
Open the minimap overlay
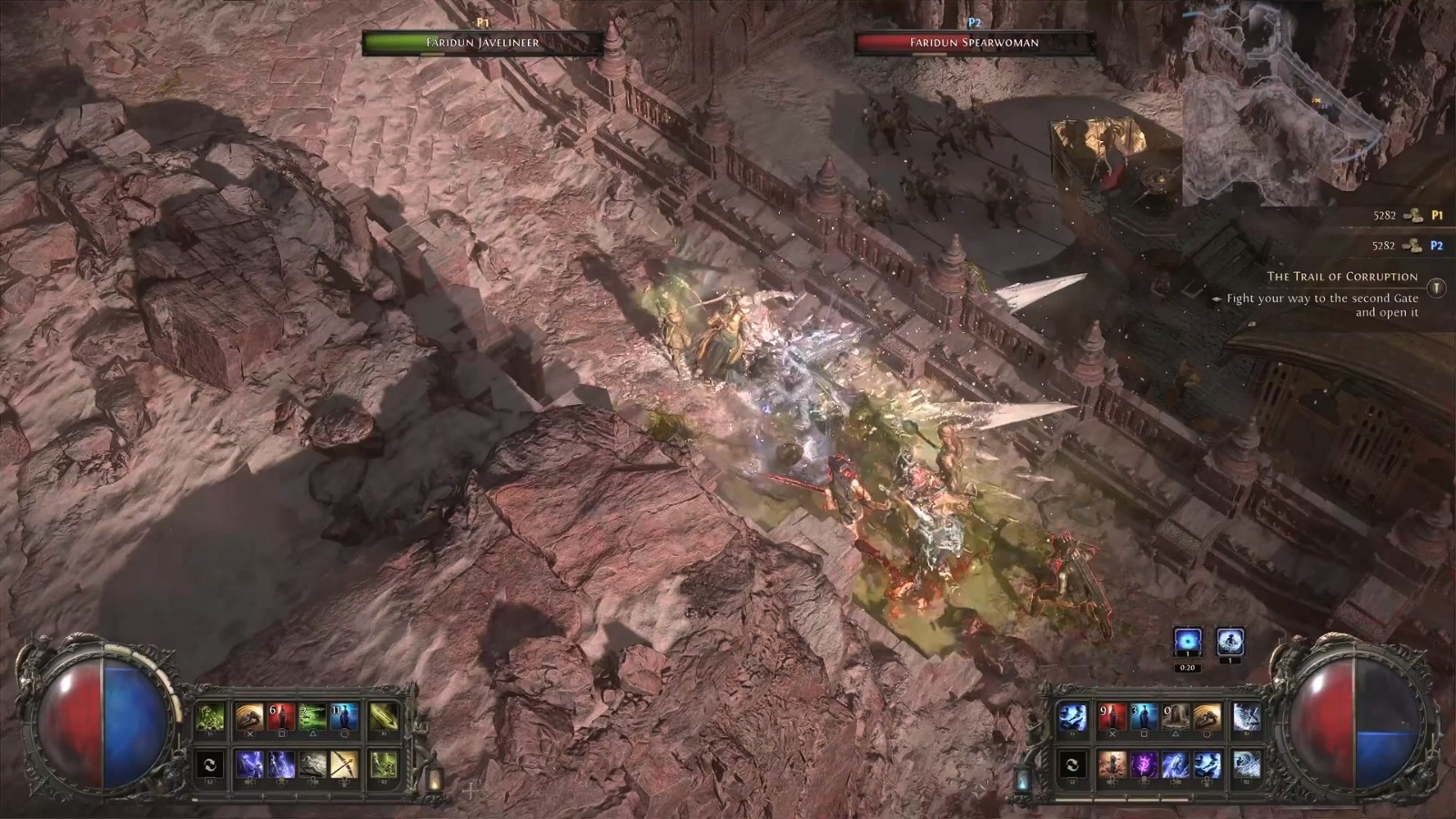1292,100
